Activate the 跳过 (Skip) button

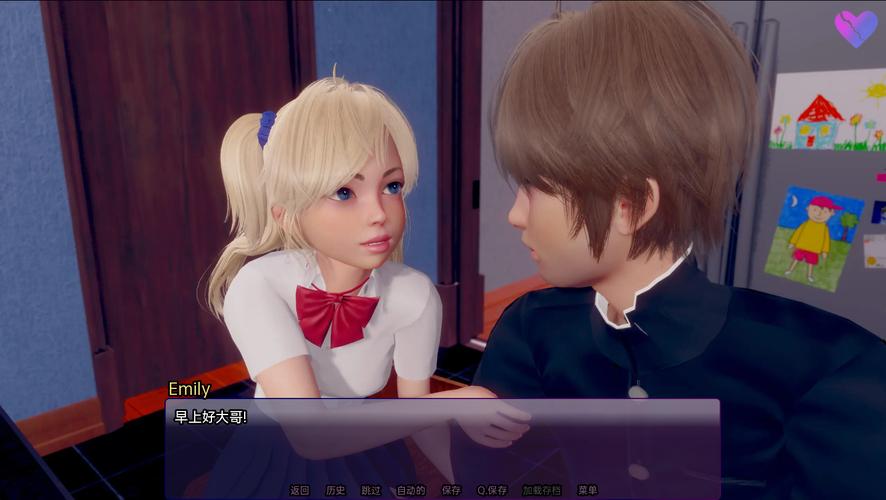tap(371, 490)
